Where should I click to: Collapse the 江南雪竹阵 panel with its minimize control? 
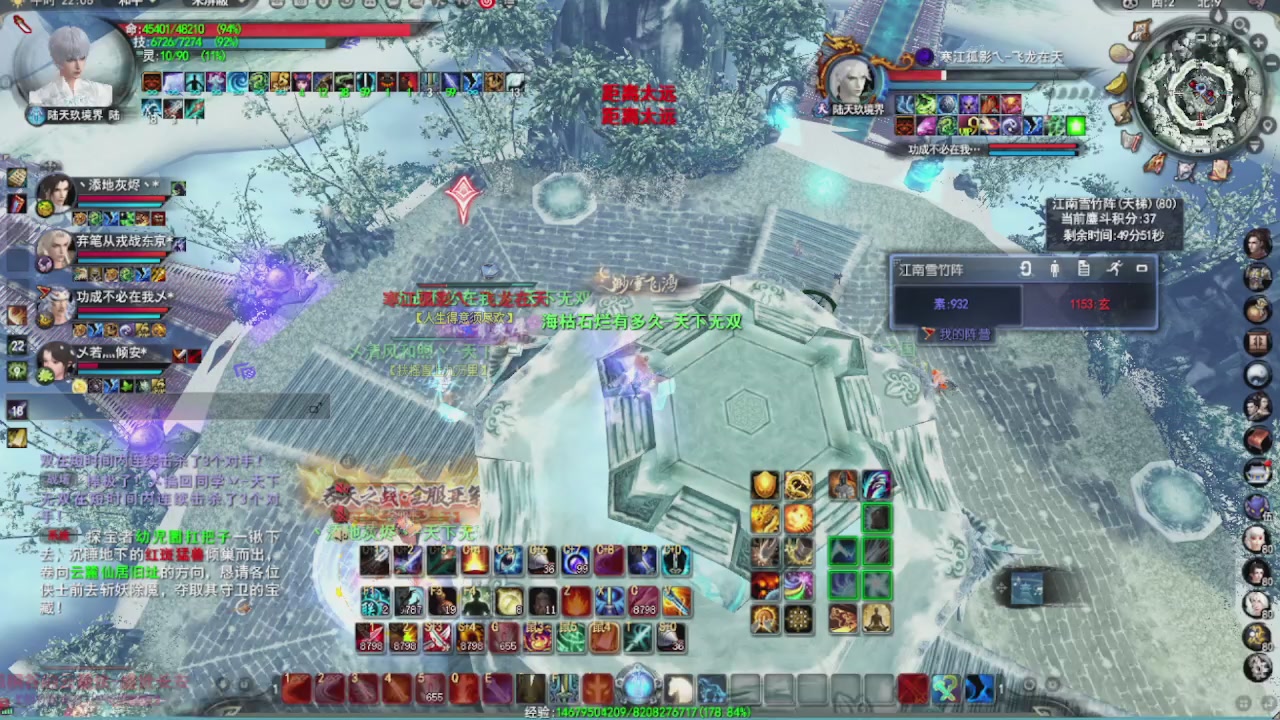(x=1142, y=269)
